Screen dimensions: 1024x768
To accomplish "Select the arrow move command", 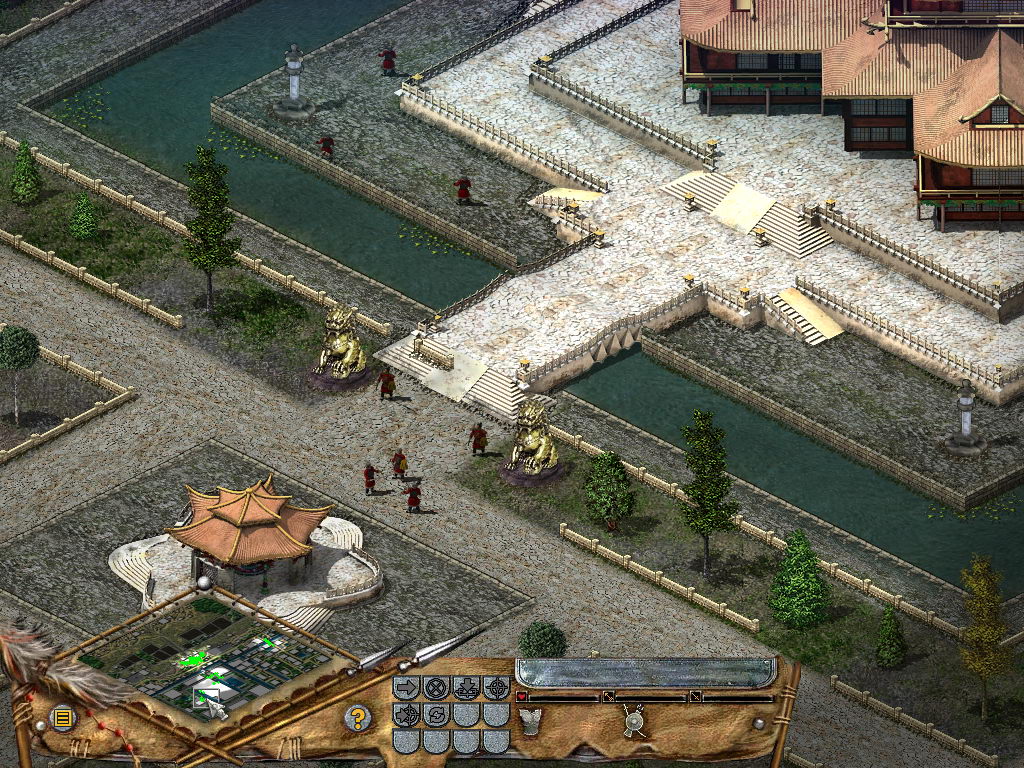I will pos(406,688).
